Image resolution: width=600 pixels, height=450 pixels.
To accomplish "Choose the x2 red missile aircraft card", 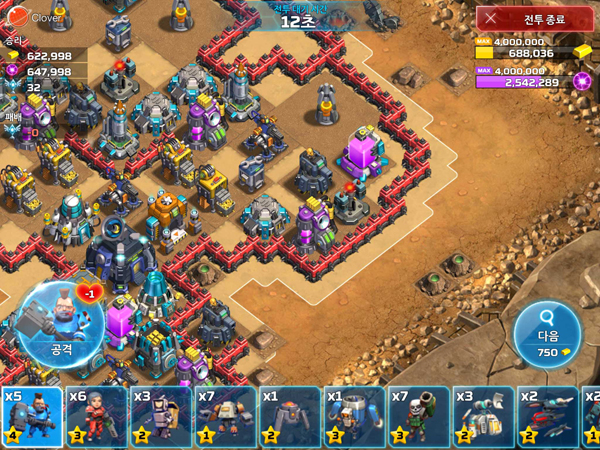I will coord(547,417).
